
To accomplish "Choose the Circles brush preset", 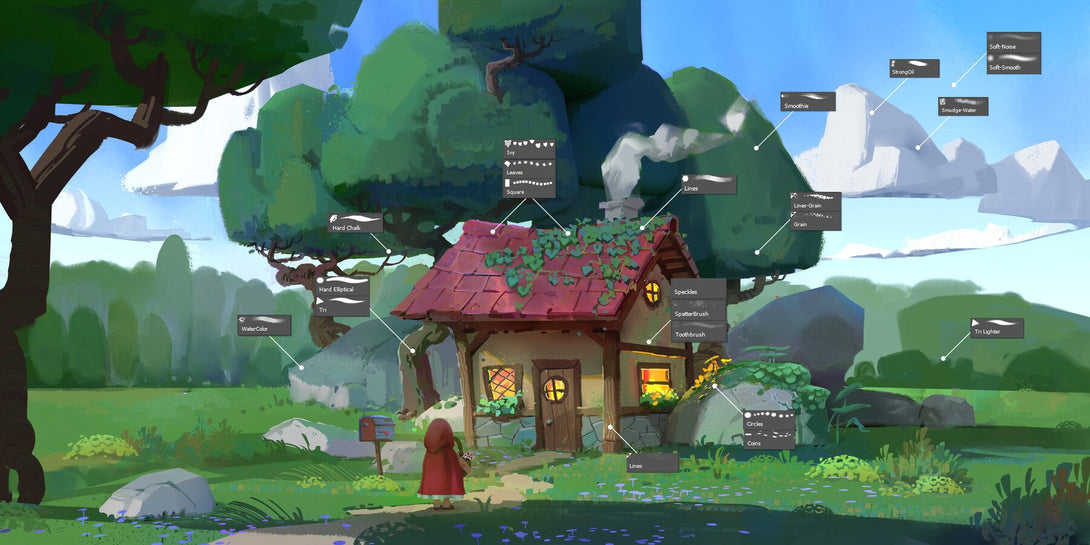I will 769,419.
